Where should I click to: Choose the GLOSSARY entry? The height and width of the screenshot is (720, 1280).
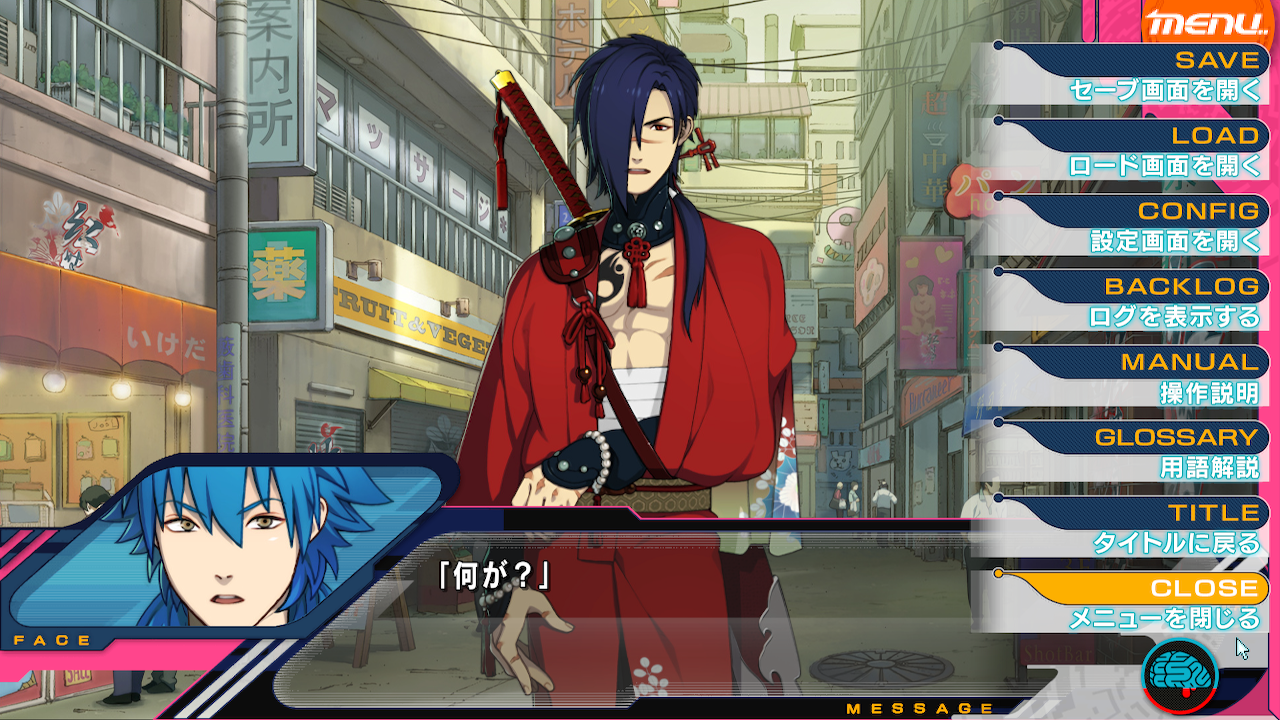click(x=1150, y=452)
